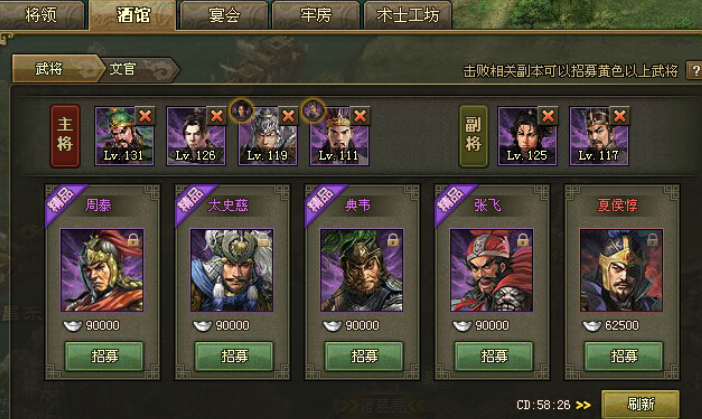Remove the Lv. 117 vice general
702x419 pixels.
(620, 116)
